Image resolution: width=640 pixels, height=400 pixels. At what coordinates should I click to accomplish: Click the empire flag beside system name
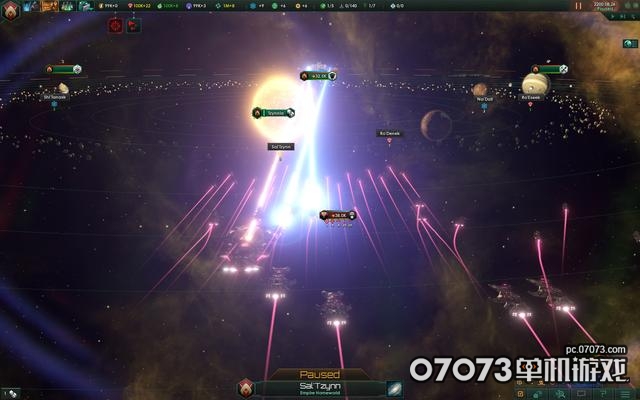[247, 389]
